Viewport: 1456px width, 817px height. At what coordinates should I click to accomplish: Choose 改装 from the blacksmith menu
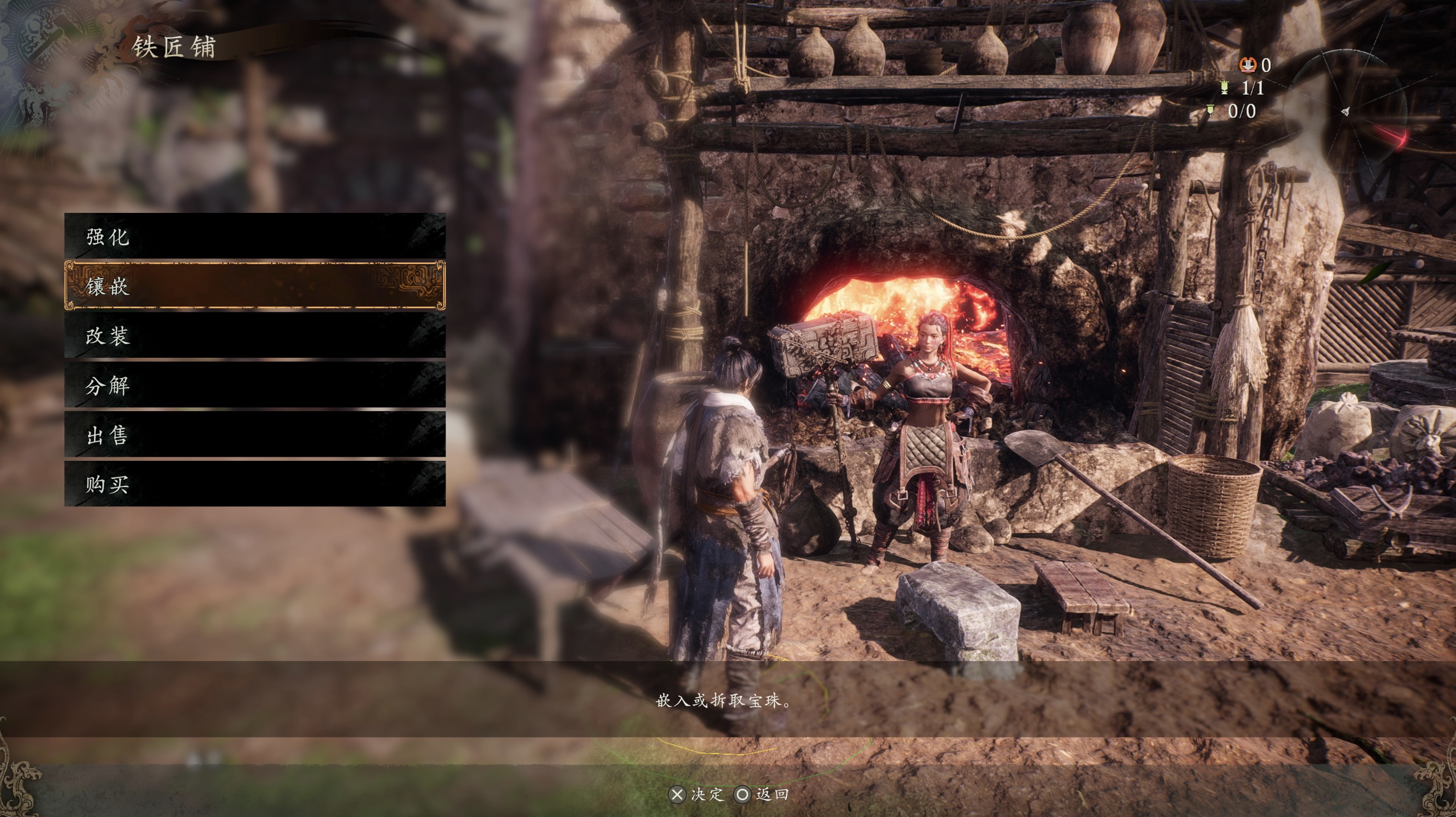coord(254,336)
